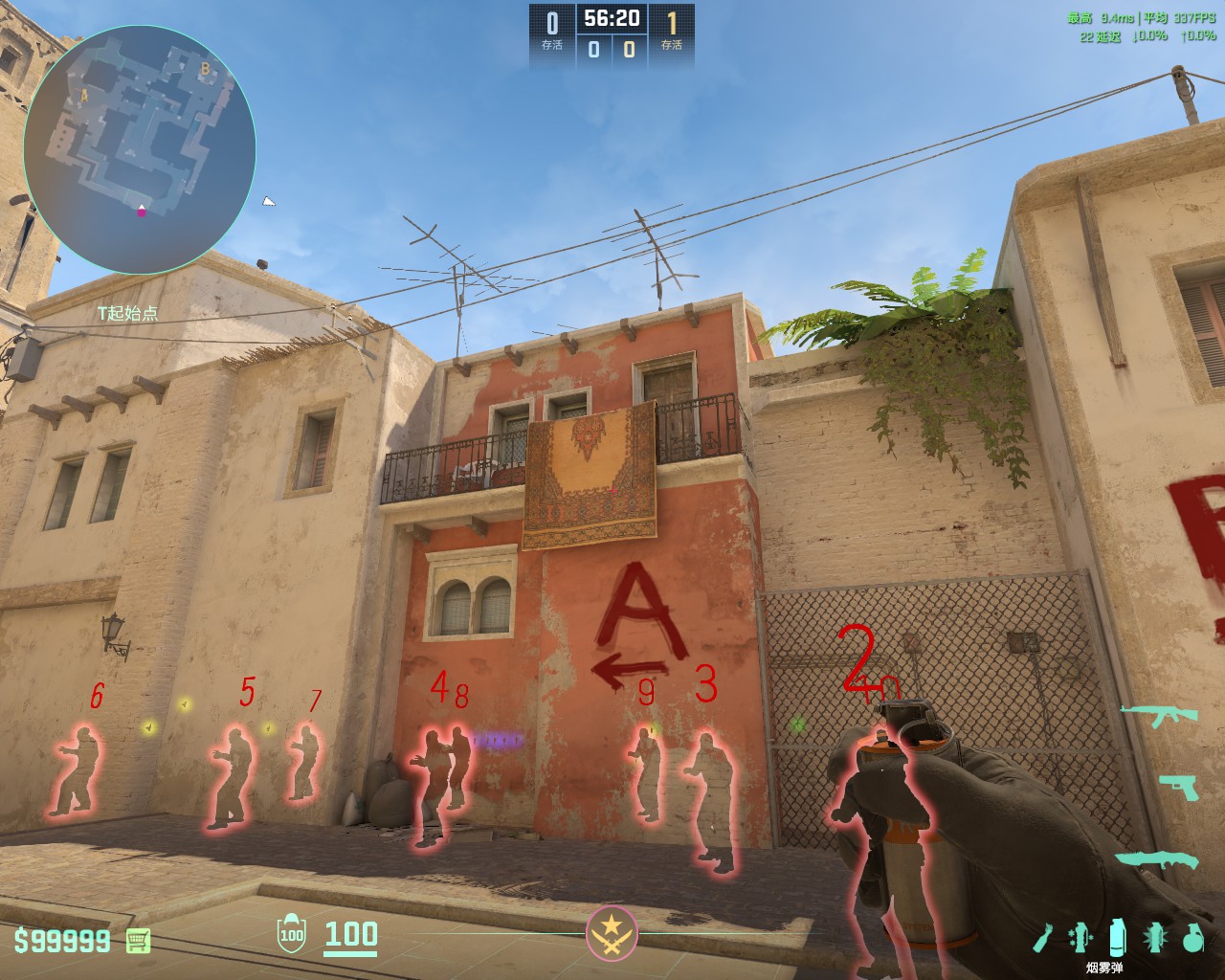
Task: Click the armor shield icon
Action: [291, 935]
